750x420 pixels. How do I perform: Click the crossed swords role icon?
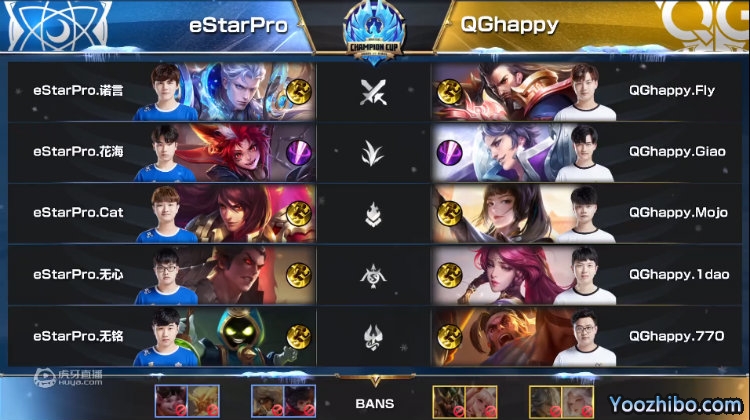373,92
